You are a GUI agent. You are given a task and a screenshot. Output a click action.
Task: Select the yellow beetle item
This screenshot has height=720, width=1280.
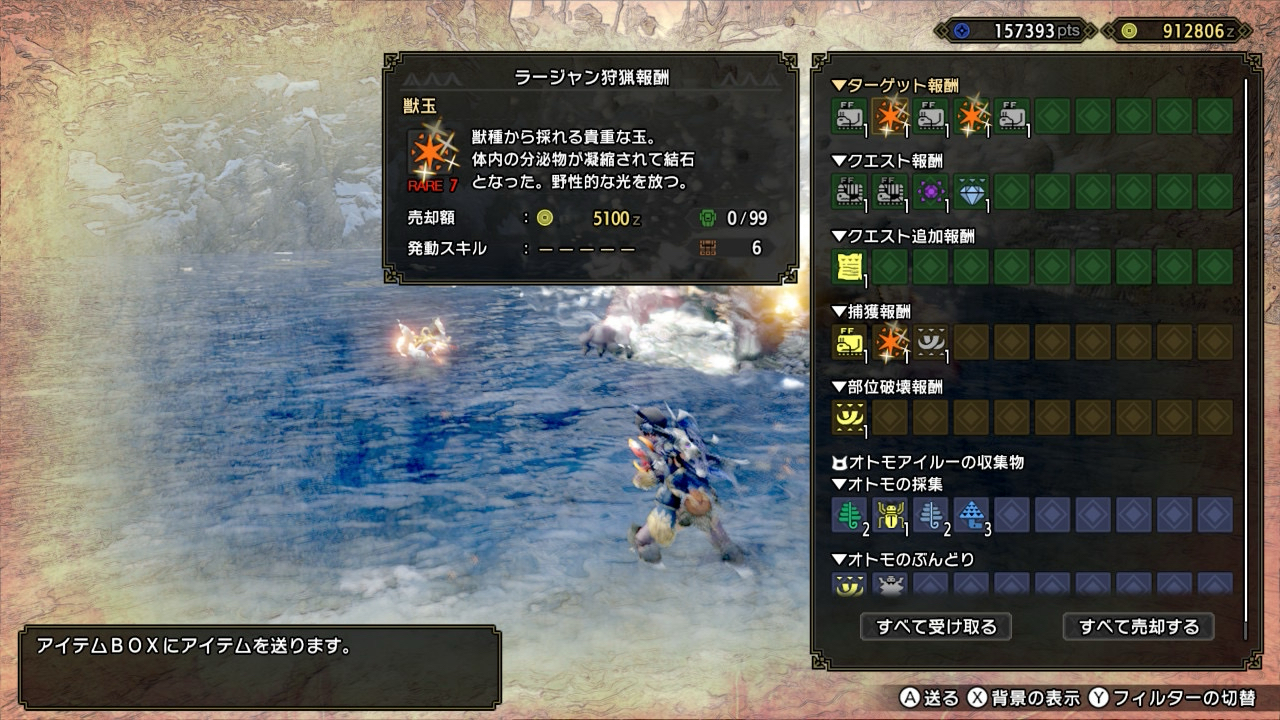coord(890,514)
